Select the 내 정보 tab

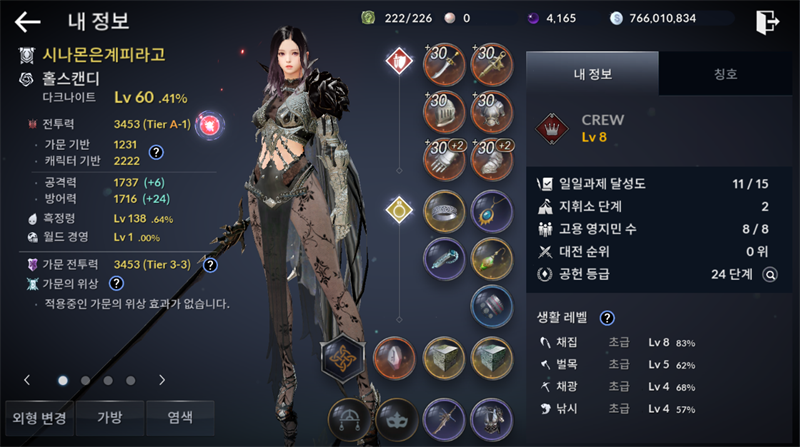pos(592,73)
